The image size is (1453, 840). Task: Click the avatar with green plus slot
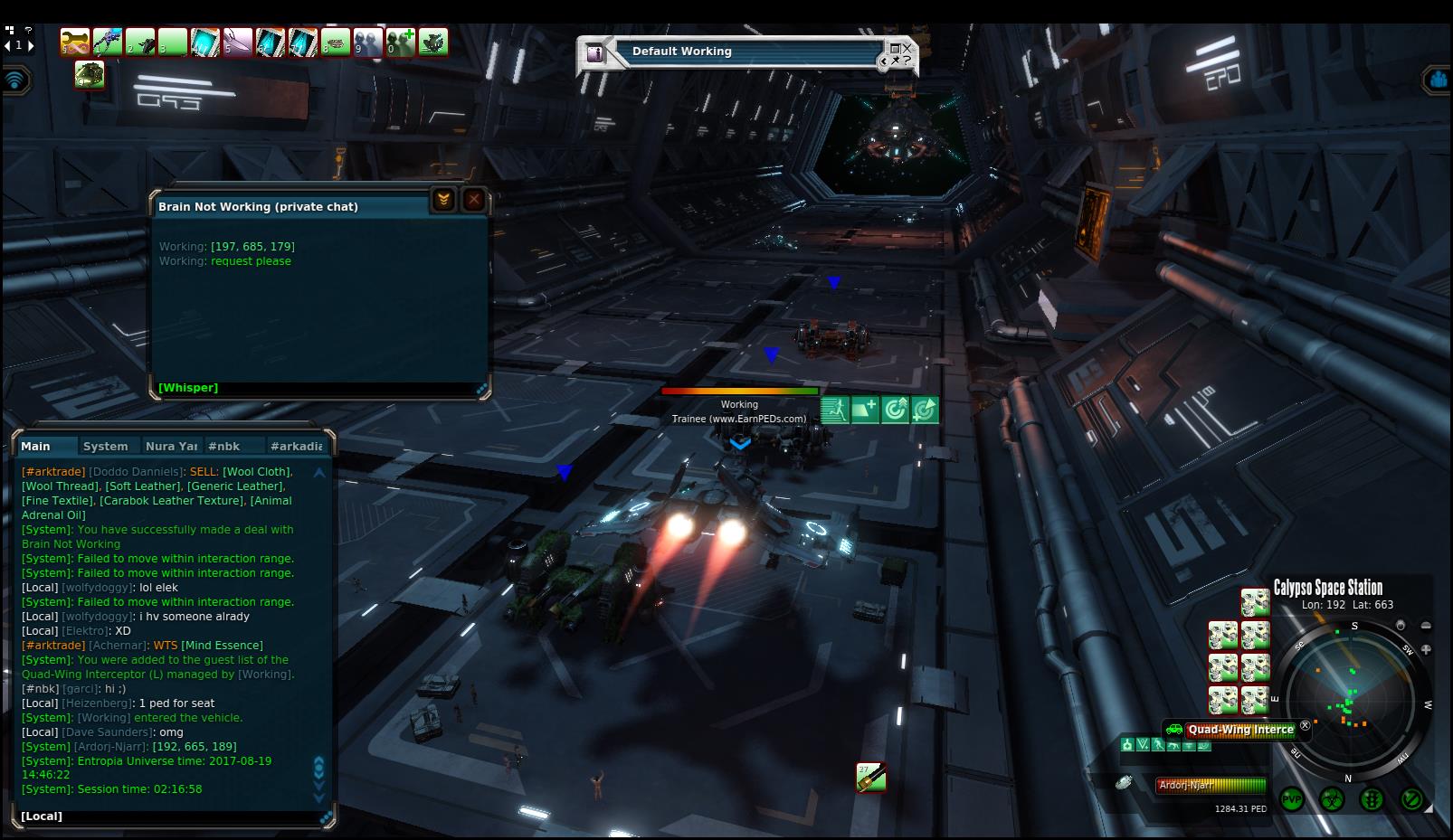pos(401,42)
